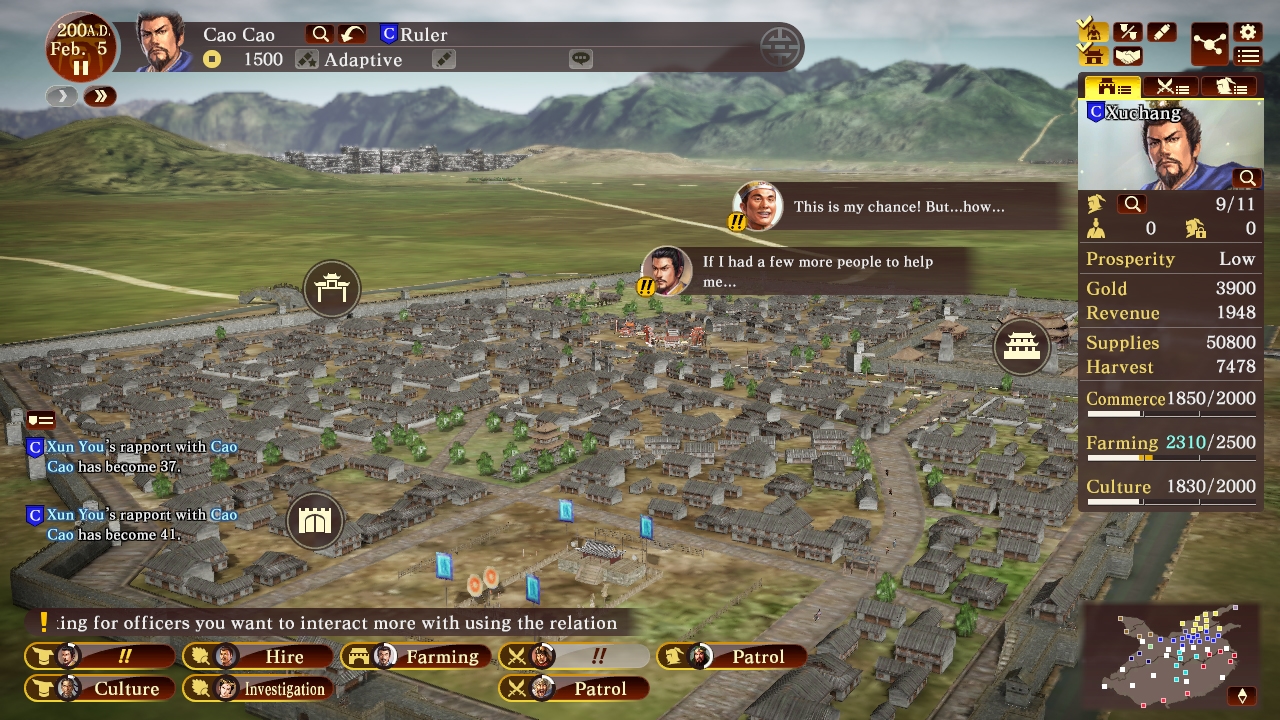Click the single chevron expander on the left
This screenshot has height=720, width=1280.
pos(61,96)
